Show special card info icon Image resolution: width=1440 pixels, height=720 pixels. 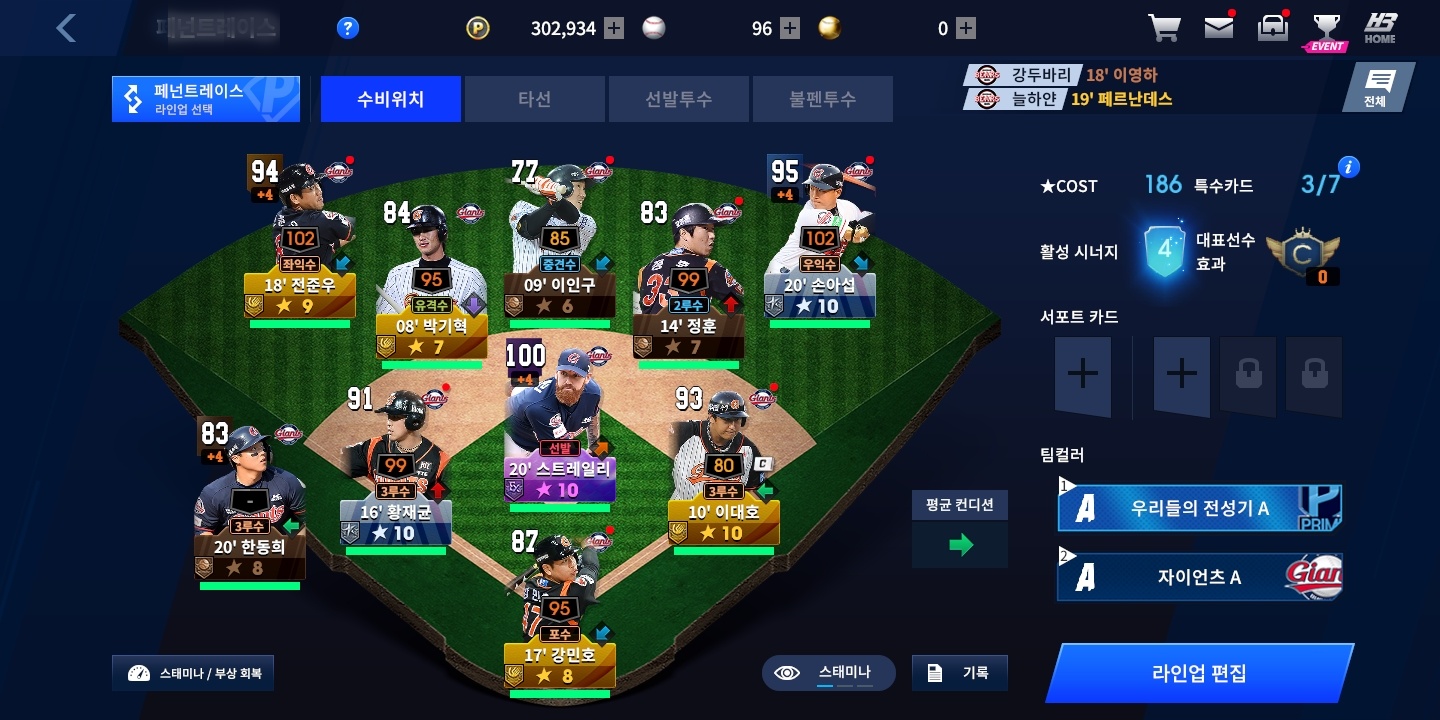point(1349,167)
